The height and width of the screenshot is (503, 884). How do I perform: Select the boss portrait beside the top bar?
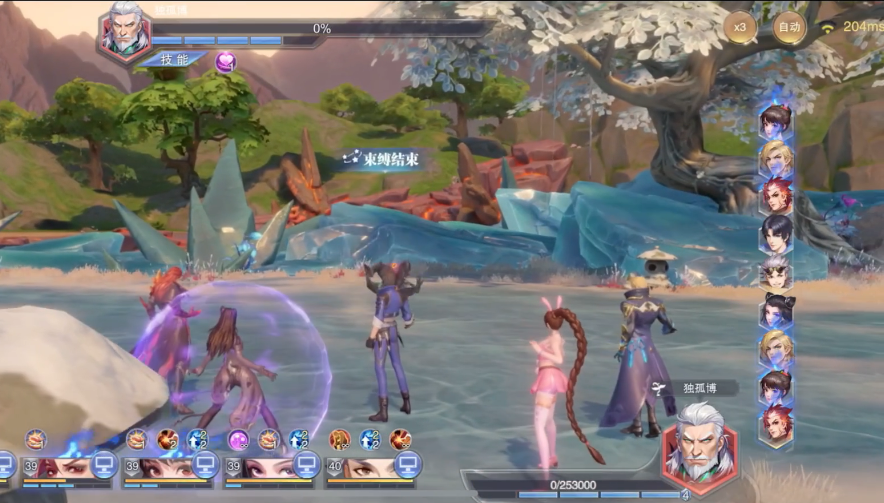point(124,33)
